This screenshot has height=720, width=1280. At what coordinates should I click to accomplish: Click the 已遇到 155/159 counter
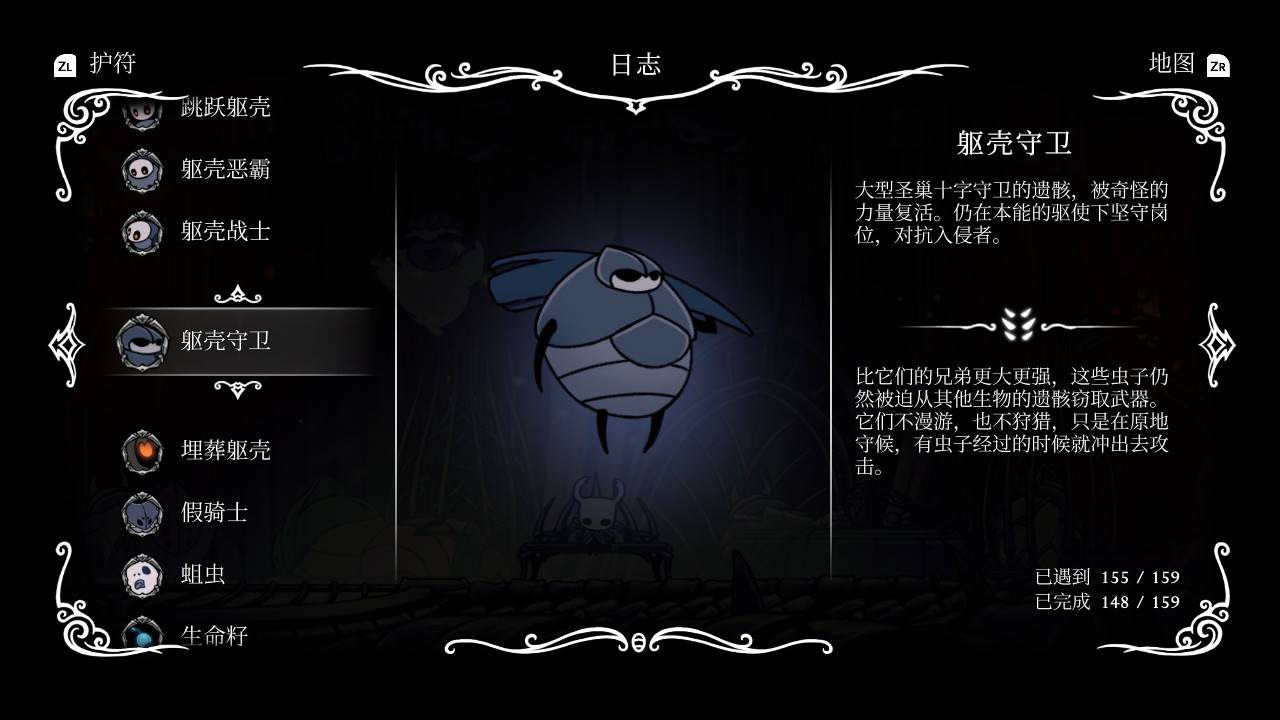[x=1108, y=577]
